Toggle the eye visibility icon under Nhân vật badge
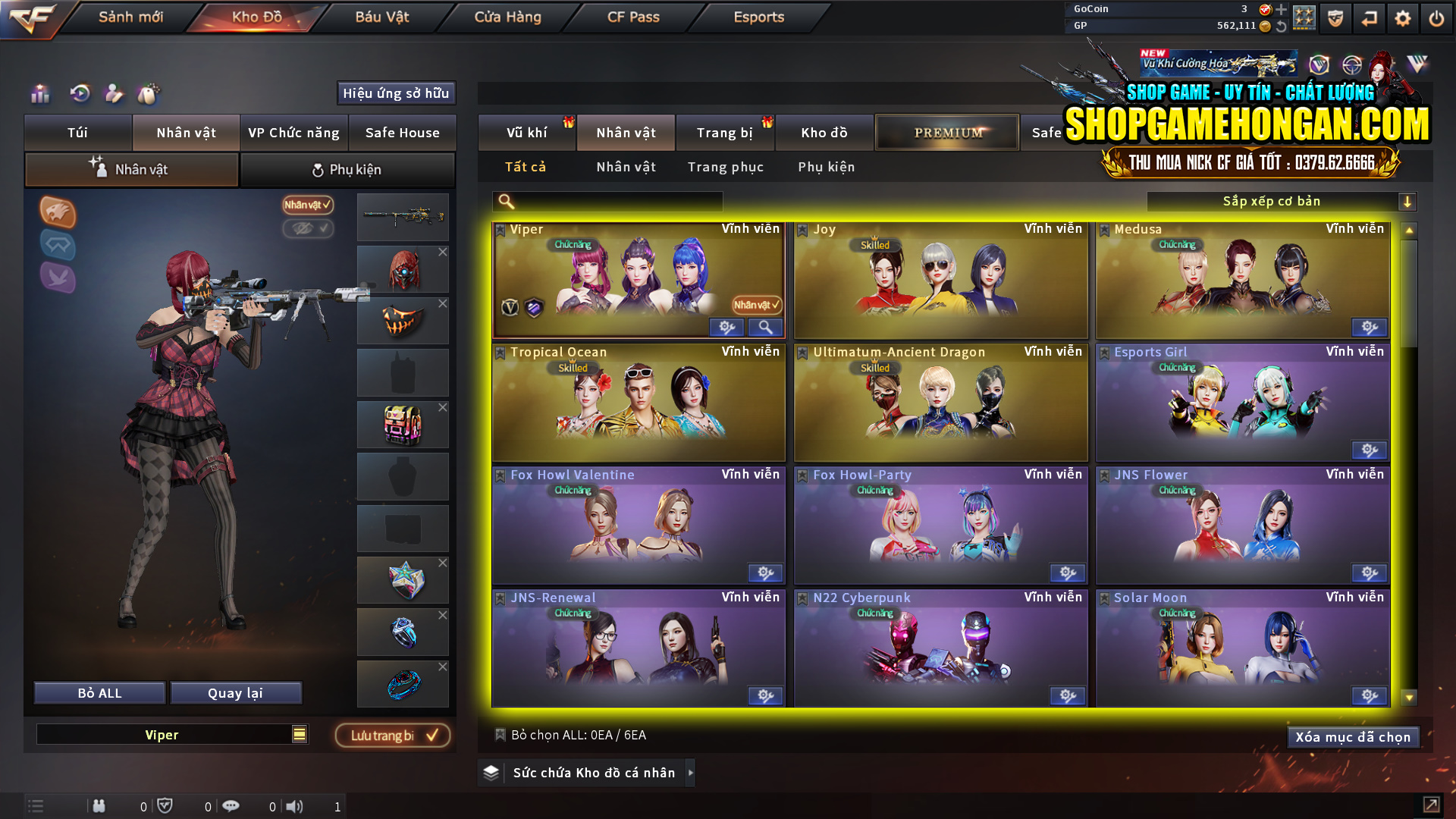This screenshot has height=819, width=1456. 308,229
